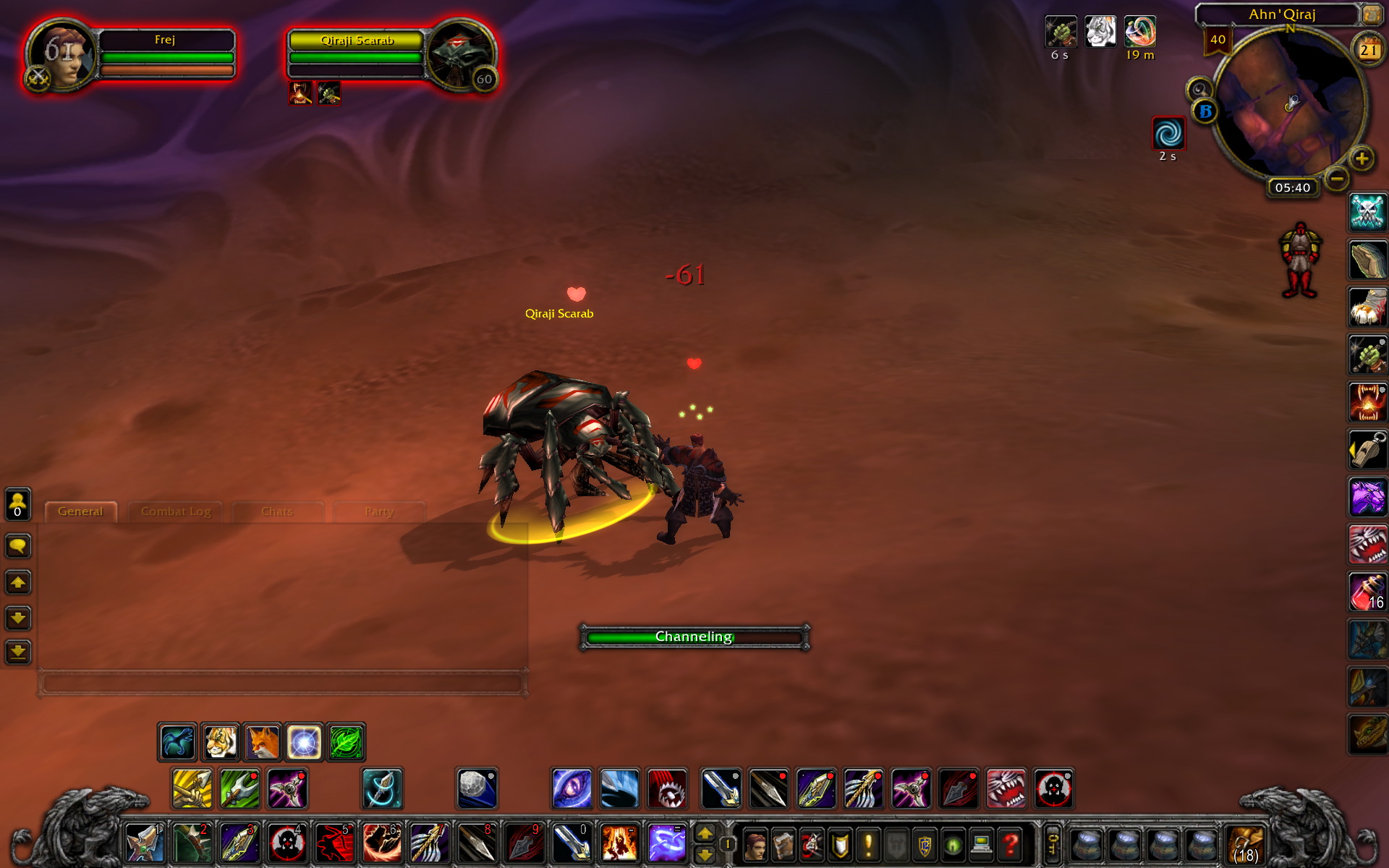Open the World Map icon beside the zone name

1372,16
